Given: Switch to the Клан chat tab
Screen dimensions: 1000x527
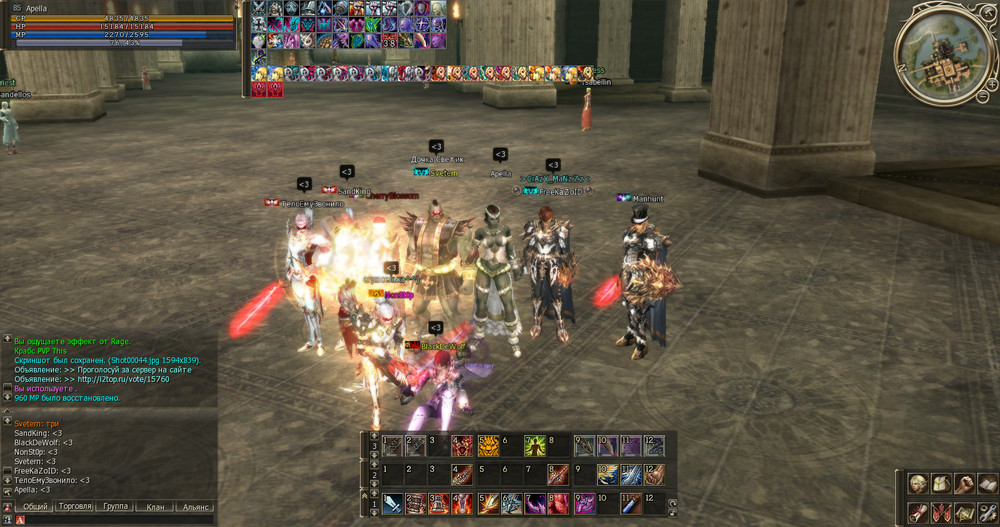Looking at the screenshot, I should (x=154, y=507).
